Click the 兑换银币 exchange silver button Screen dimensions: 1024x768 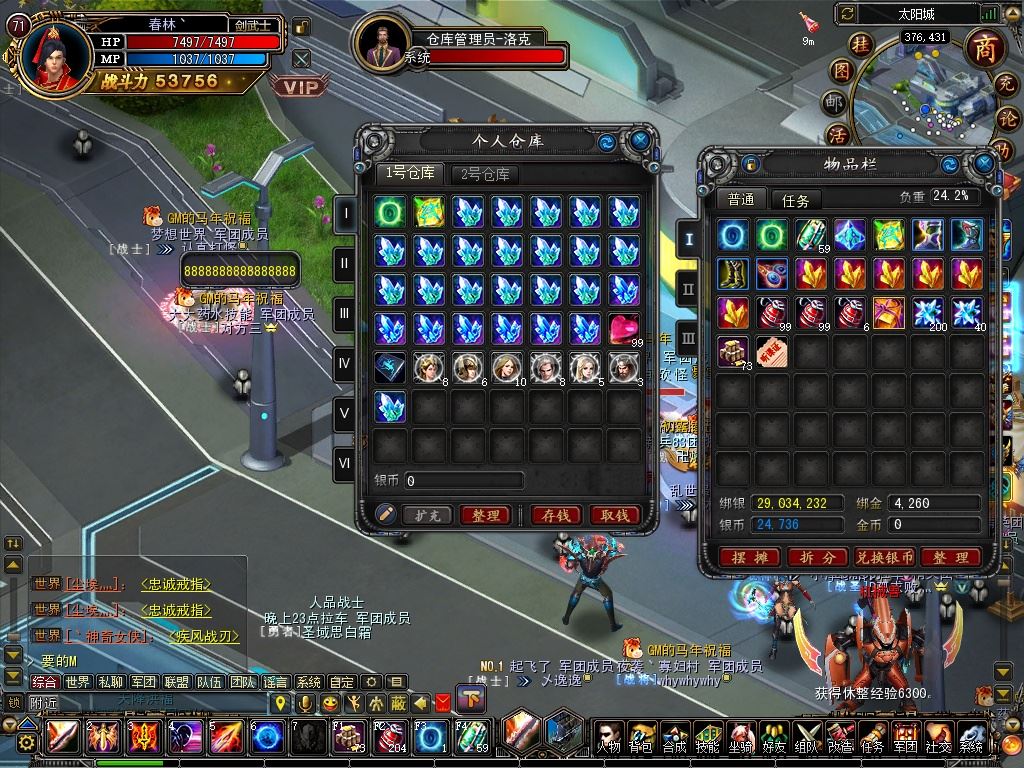pyautogui.click(x=884, y=557)
